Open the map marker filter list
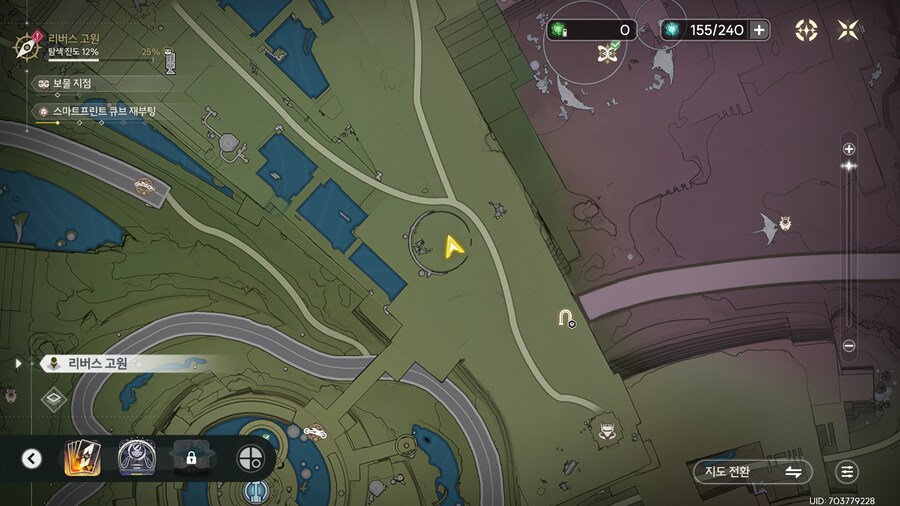900x506 pixels. click(847, 471)
